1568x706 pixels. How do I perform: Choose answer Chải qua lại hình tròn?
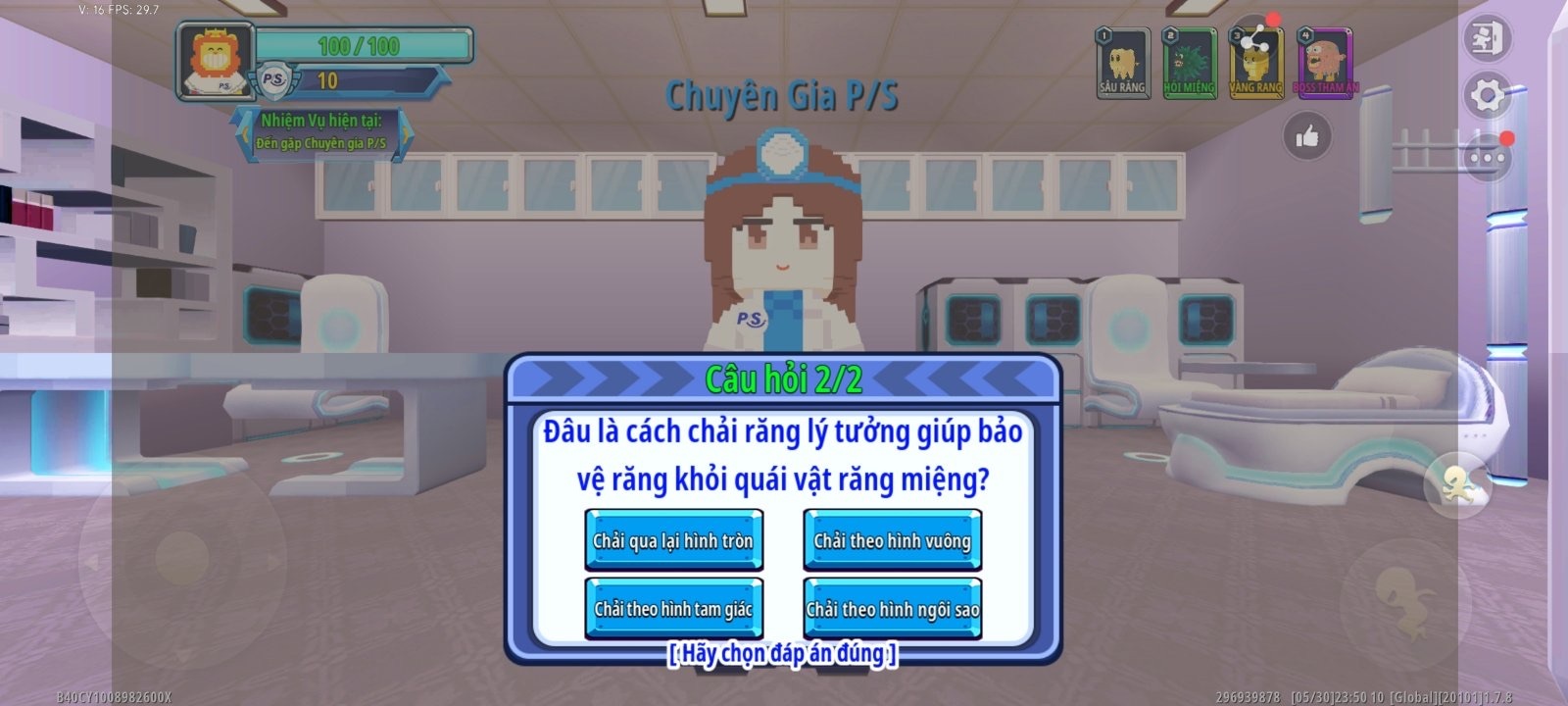pos(674,538)
